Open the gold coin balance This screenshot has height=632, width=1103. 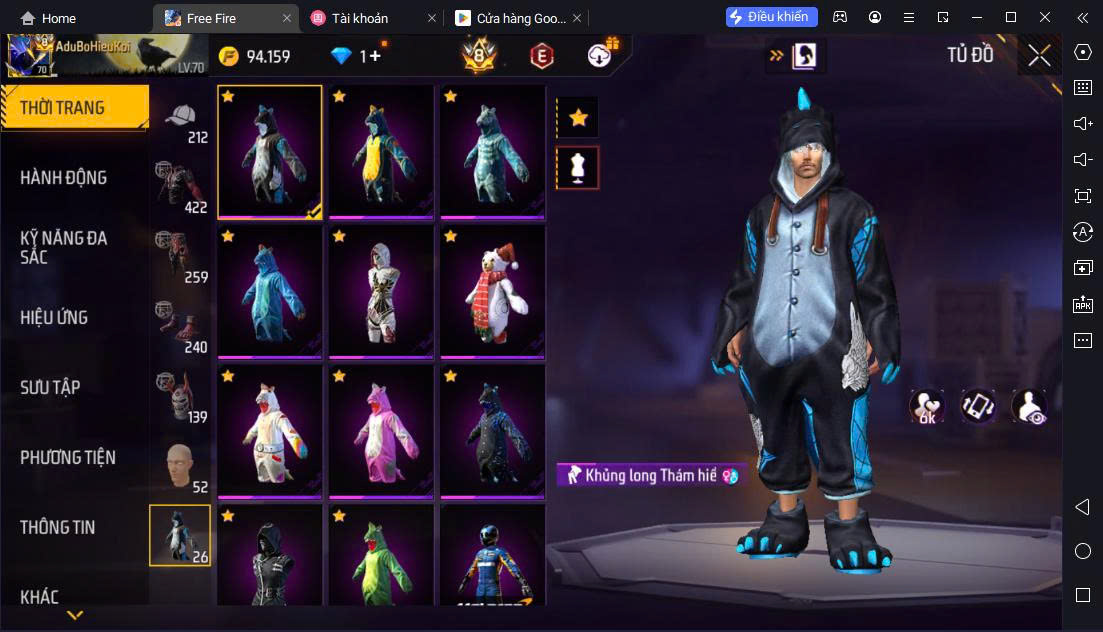[255, 56]
